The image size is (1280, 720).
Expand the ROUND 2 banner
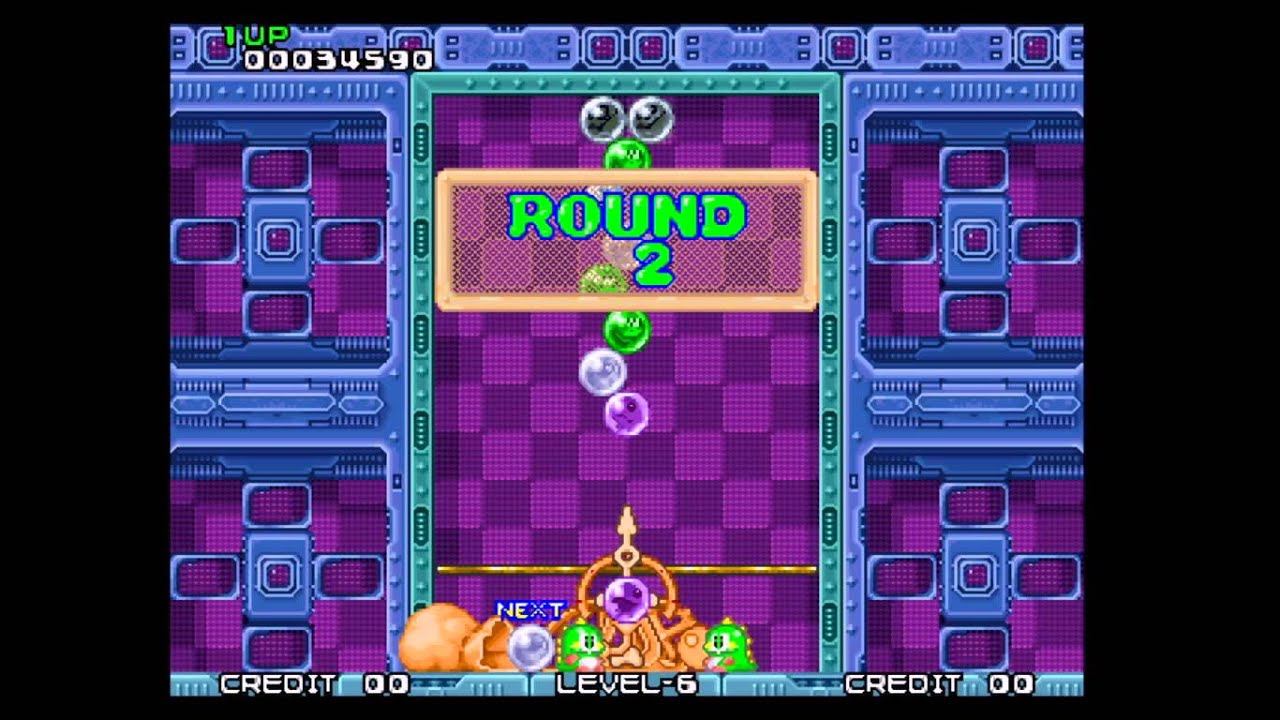coord(627,238)
